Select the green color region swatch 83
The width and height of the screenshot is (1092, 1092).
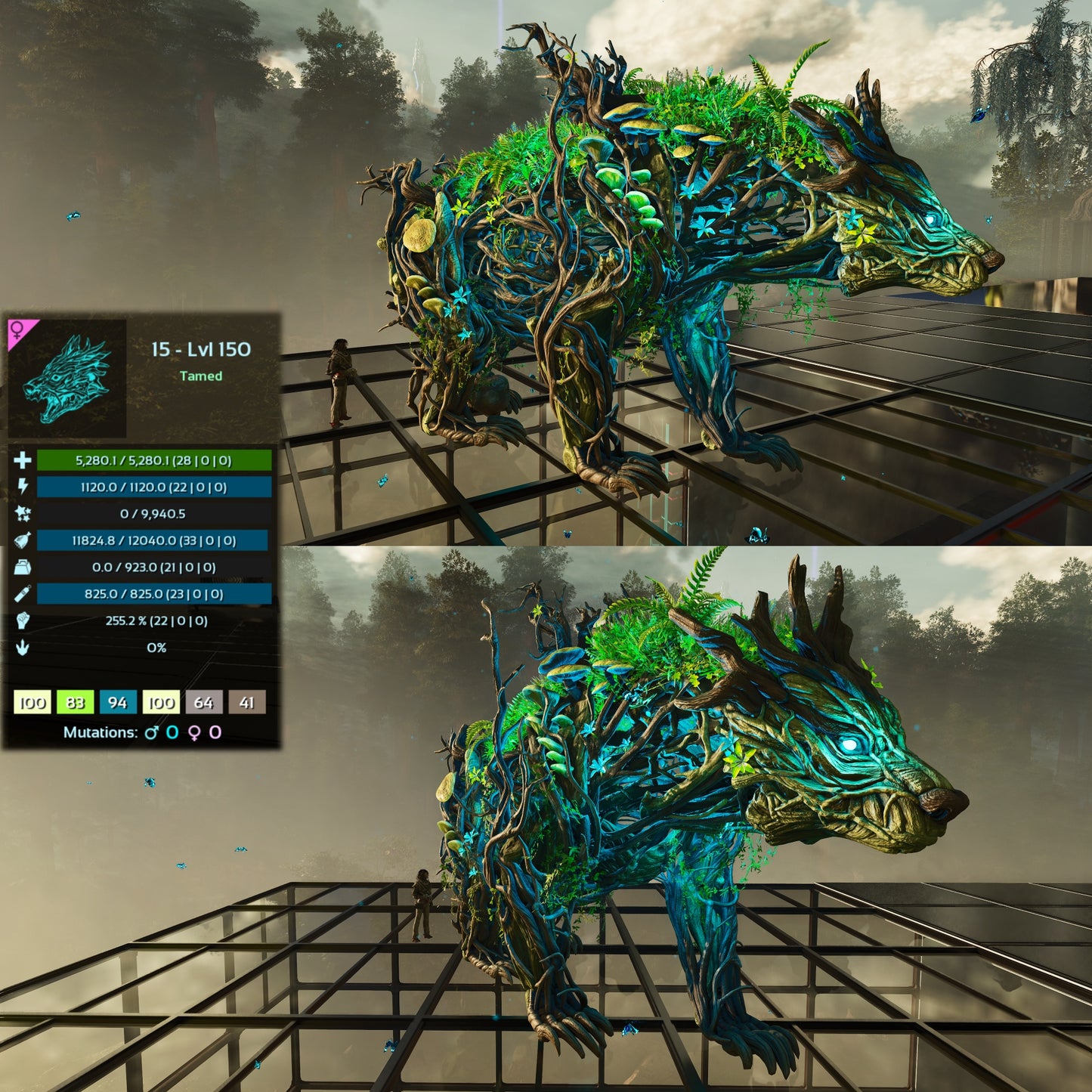point(75,703)
